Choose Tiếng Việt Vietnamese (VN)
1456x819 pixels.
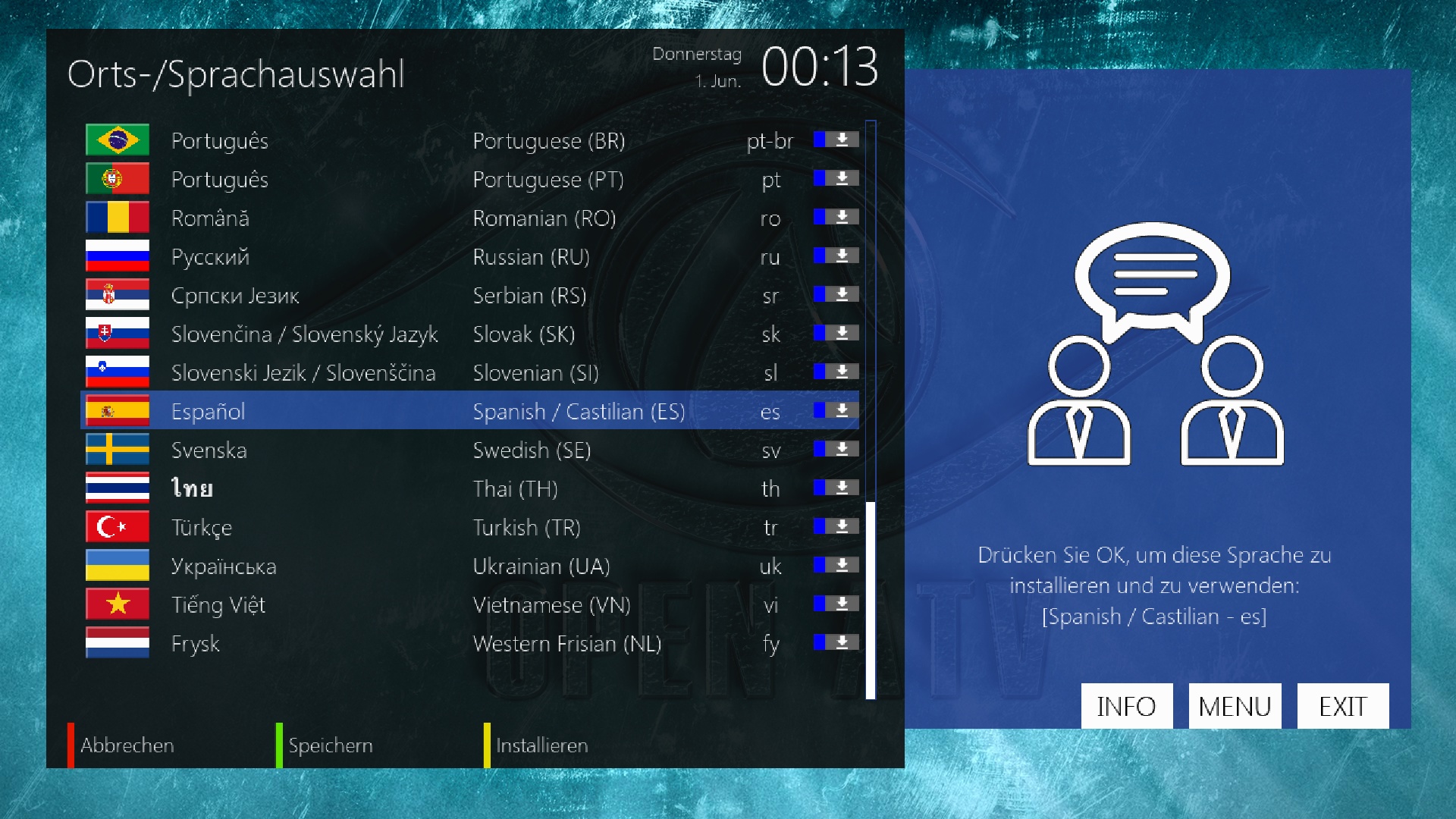tap(470, 605)
